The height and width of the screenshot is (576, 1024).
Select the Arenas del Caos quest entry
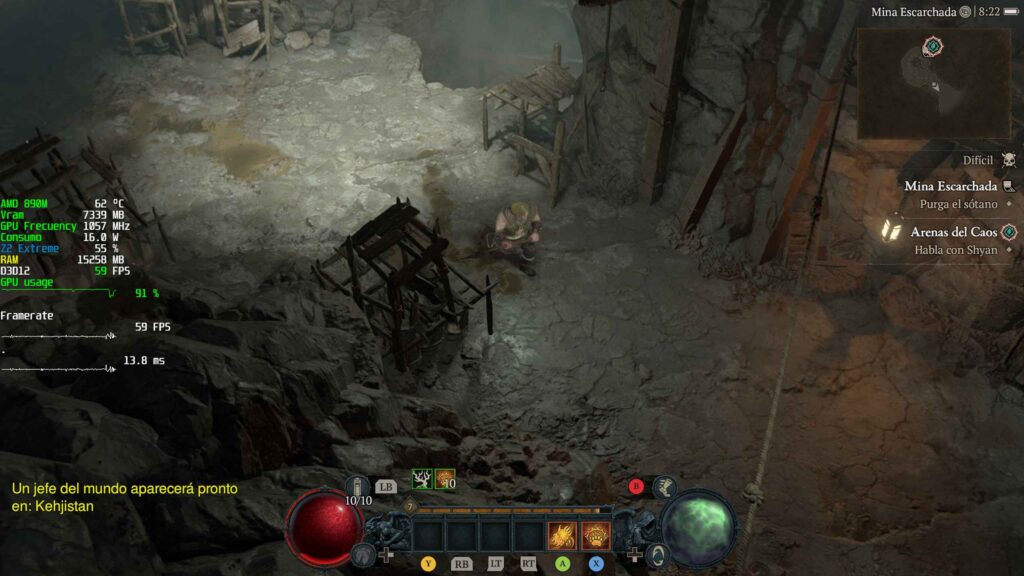(954, 232)
